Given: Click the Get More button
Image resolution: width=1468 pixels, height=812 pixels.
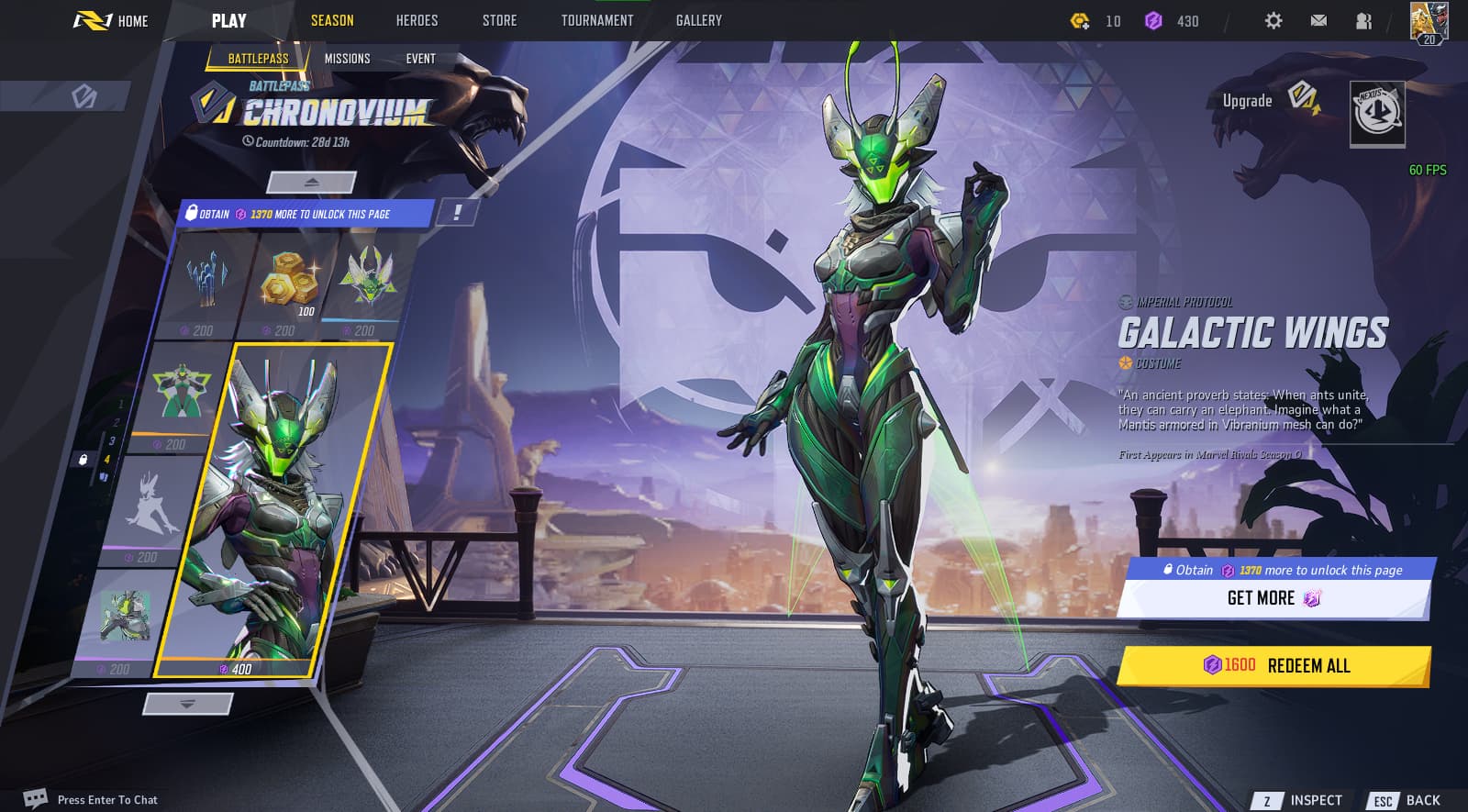Looking at the screenshot, I should pos(1273,598).
